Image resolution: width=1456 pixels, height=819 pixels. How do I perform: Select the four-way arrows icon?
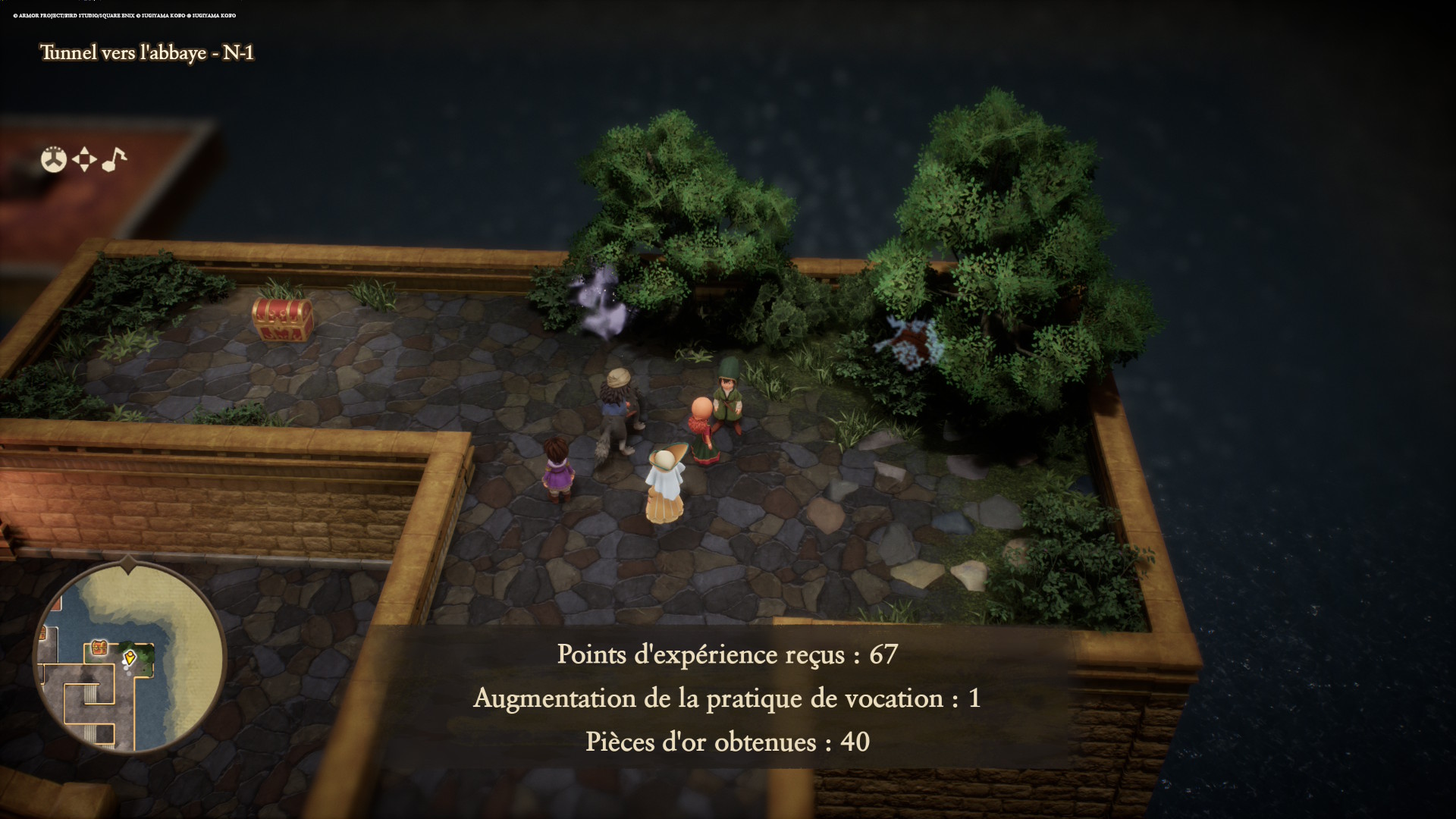(84, 159)
